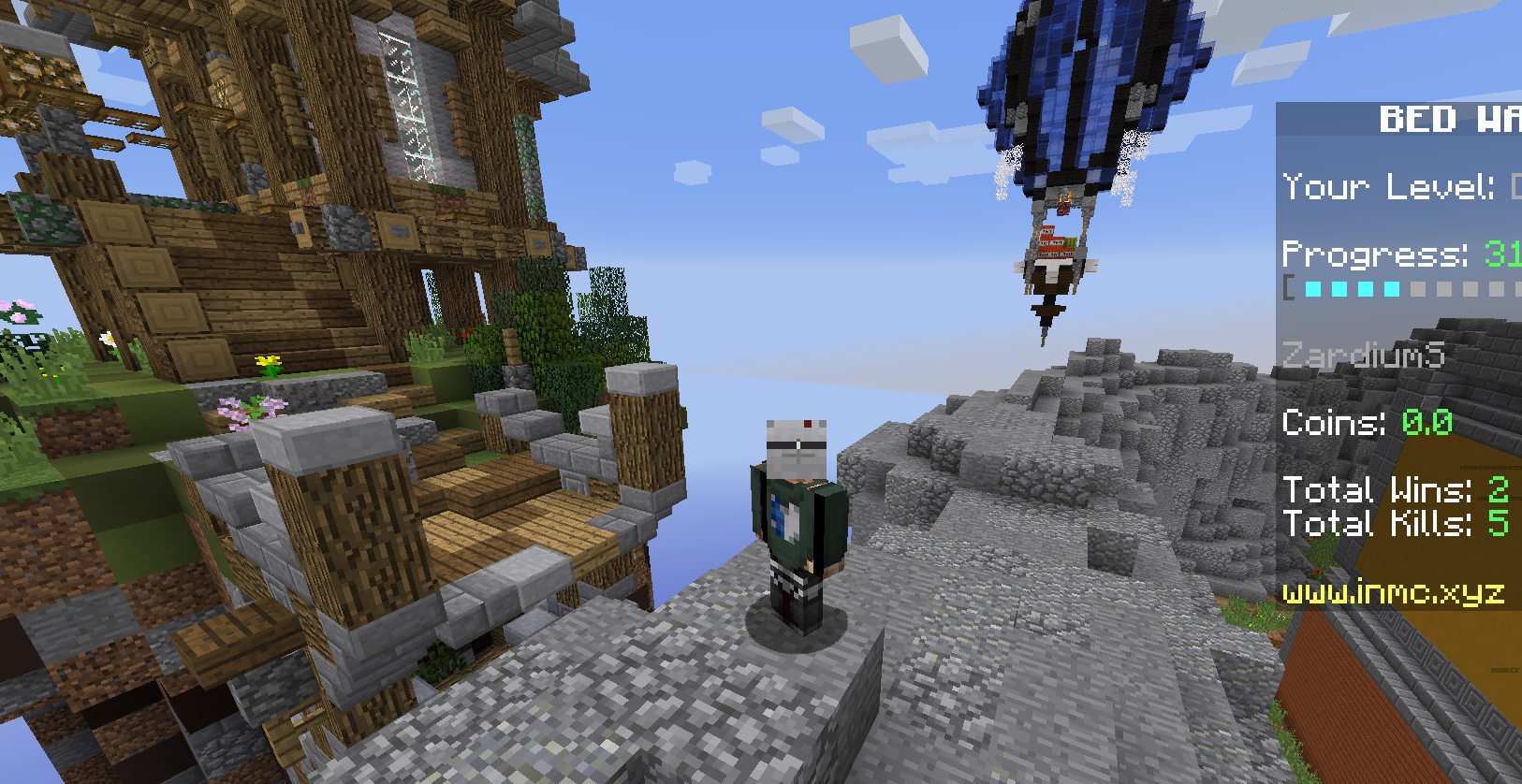Click the Total Kills: 5 stat line
The image size is (1522, 784).
[x=1395, y=524]
